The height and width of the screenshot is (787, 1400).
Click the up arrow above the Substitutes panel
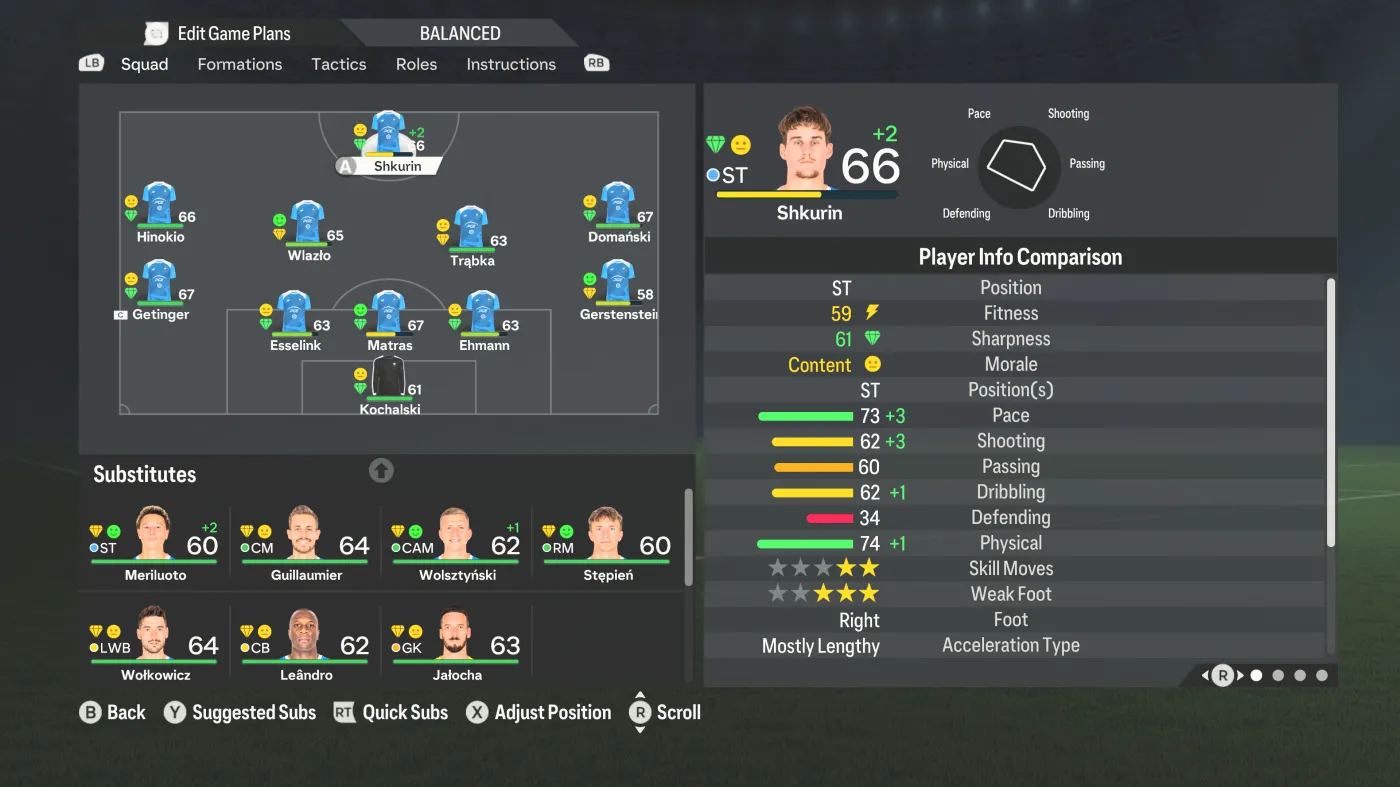pos(381,470)
